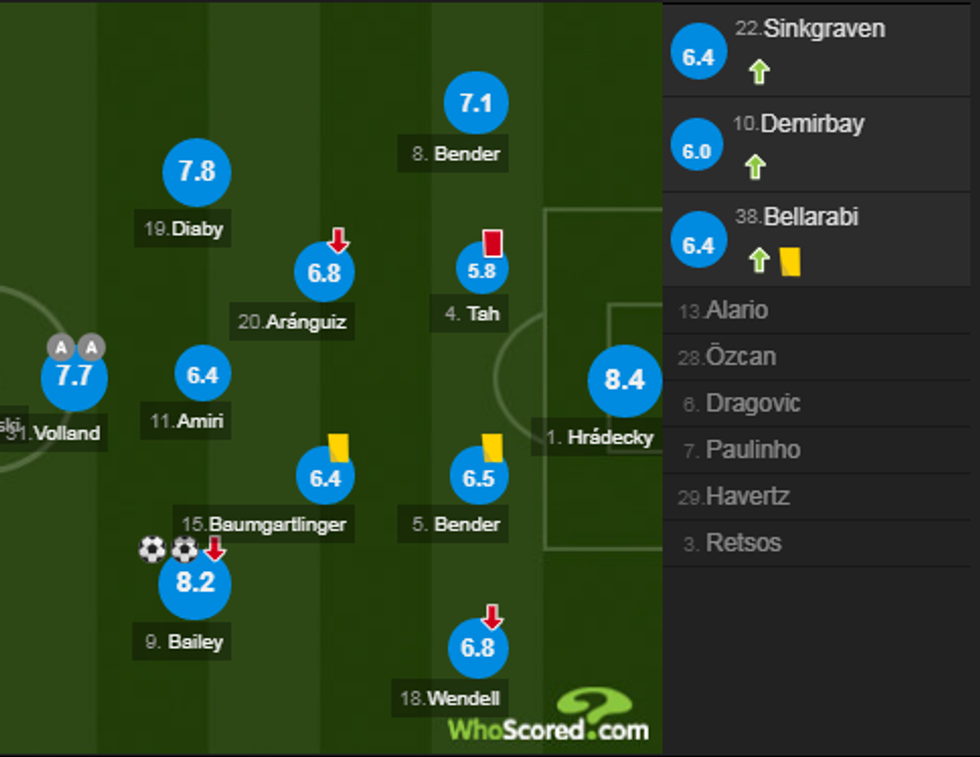This screenshot has width=980, height=757.
Task: Pick Alario from the unused substitutes
Action: [736, 310]
